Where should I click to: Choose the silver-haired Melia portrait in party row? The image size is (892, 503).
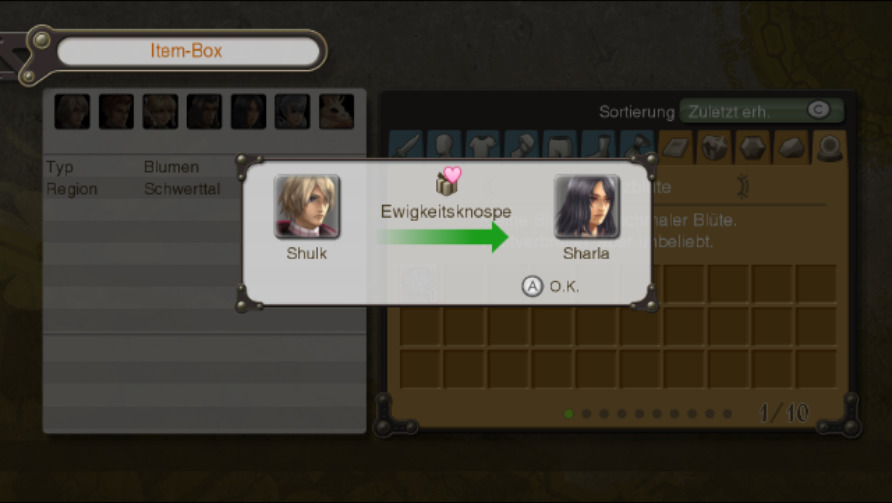292,111
